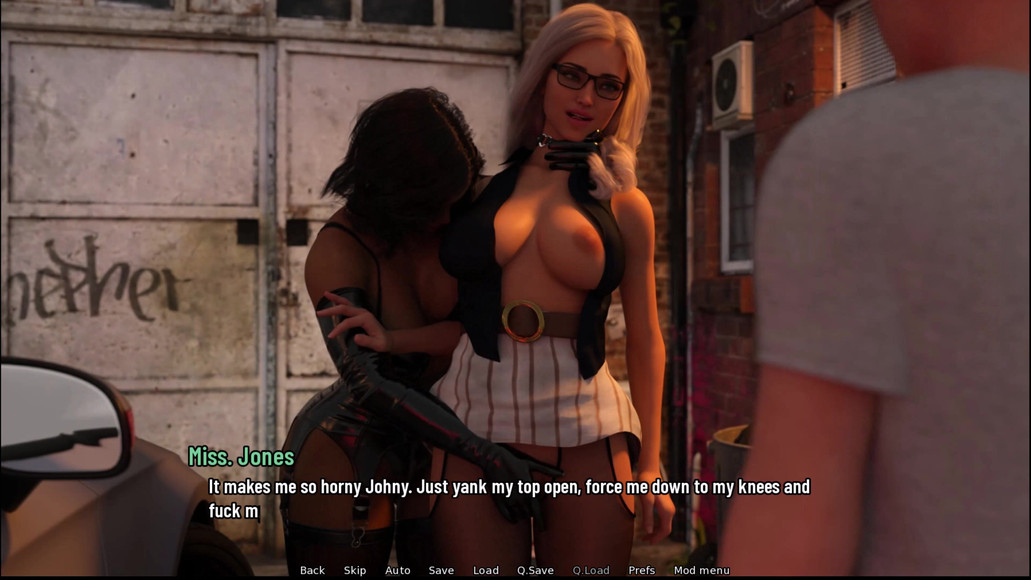Screen dimensions: 1031x580
Task: Click Skip in the quick menu
Action: (x=355, y=570)
